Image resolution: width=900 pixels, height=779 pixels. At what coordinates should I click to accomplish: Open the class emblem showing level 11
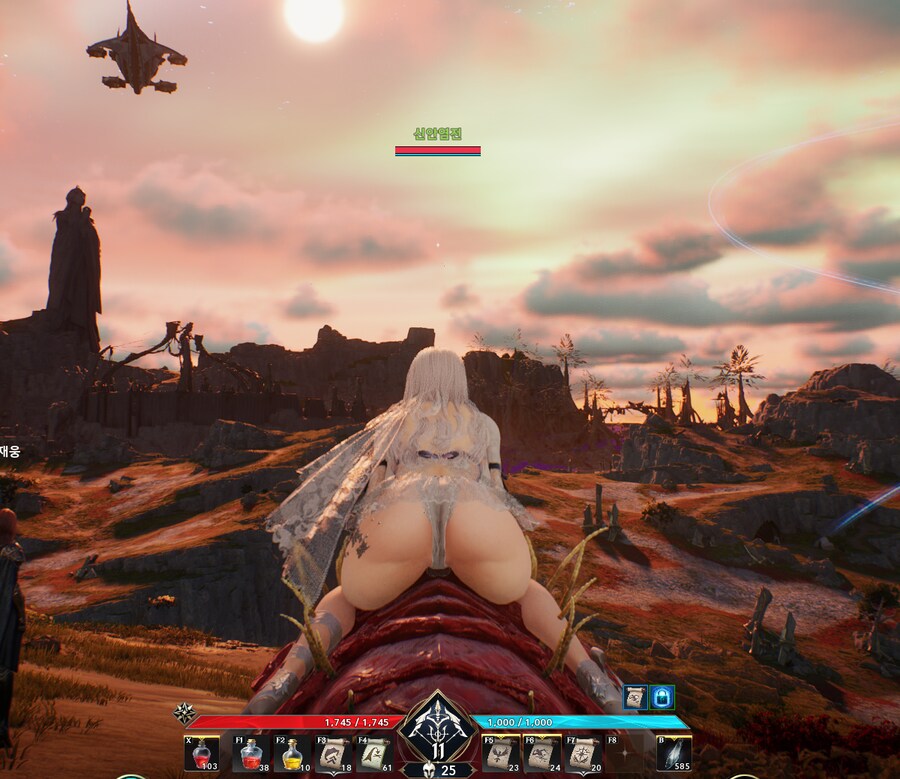click(436, 729)
